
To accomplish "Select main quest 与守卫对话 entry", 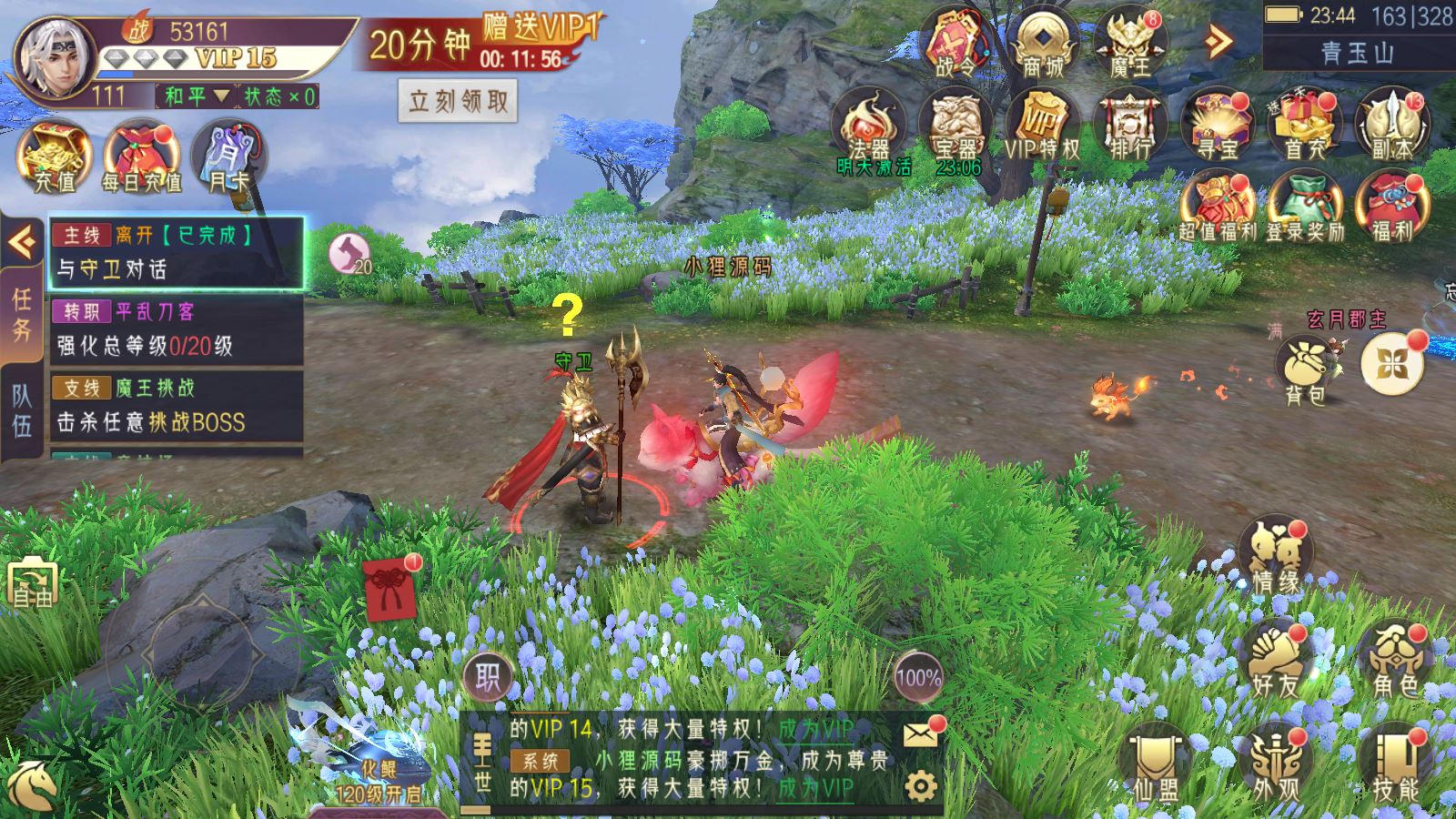I will pyautogui.click(x=176, y=252).
